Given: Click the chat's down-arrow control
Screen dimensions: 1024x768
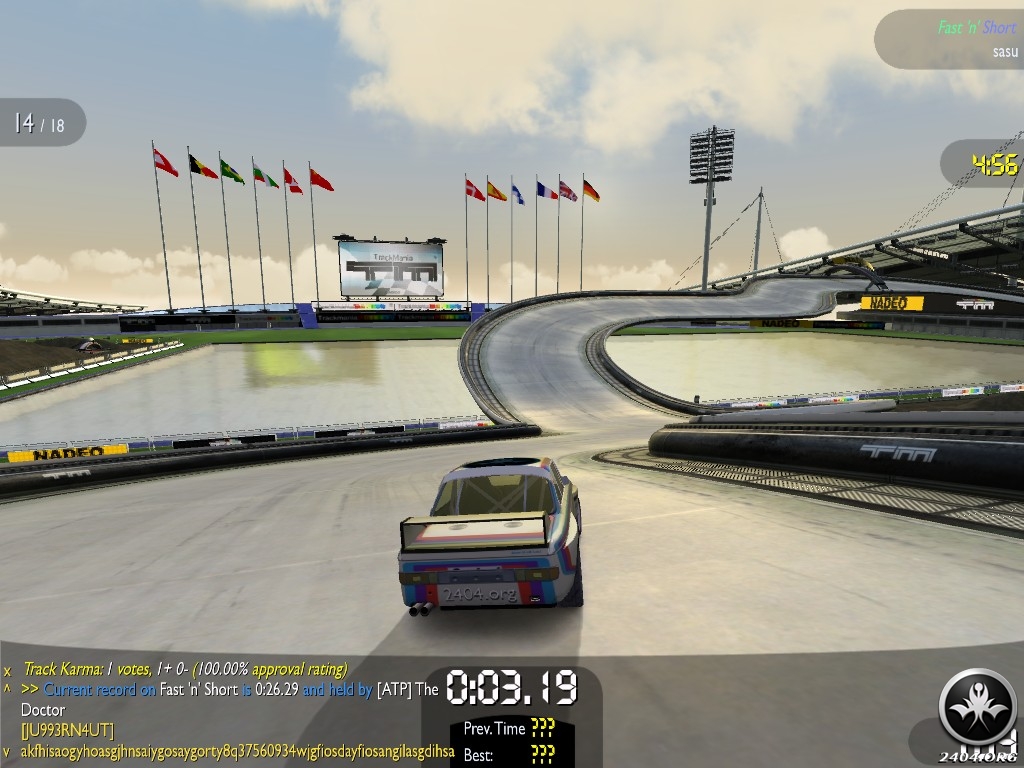Looking at the screenshot, I should click(7, 751).
